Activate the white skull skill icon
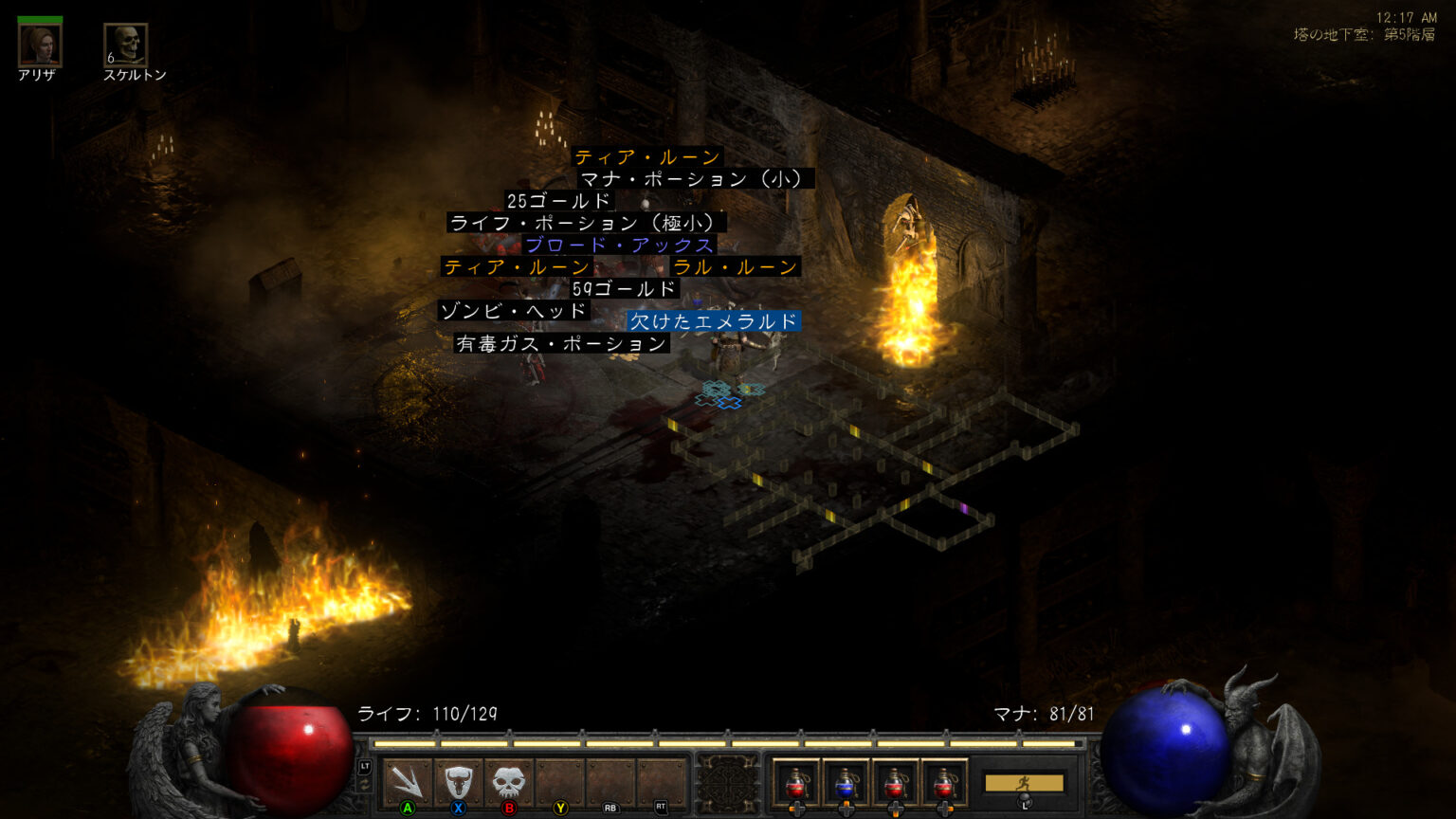The height and width of the screenshot is (819, 1456). click(509, 782)
